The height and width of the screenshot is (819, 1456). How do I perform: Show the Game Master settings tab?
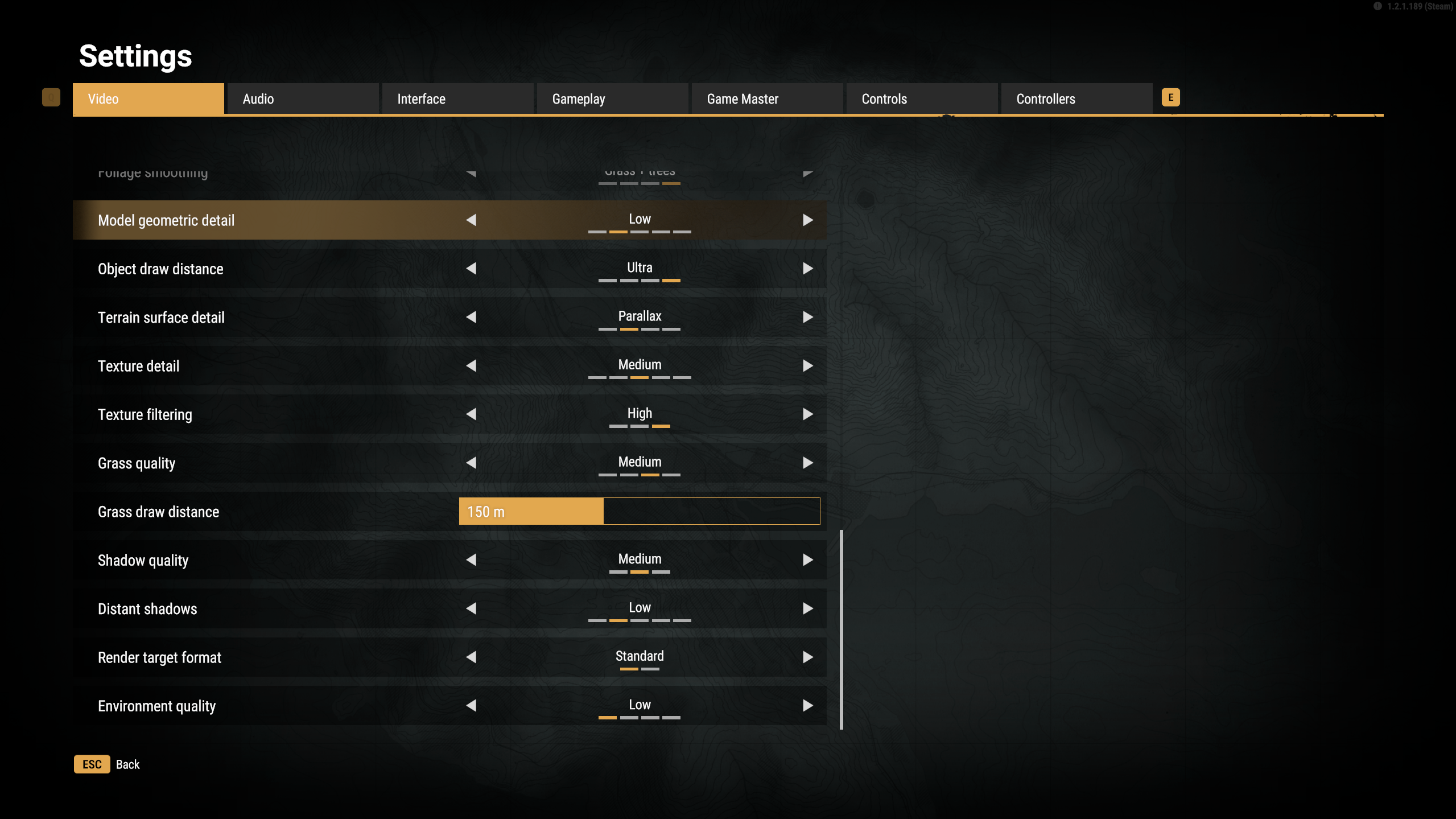point(766,99)
